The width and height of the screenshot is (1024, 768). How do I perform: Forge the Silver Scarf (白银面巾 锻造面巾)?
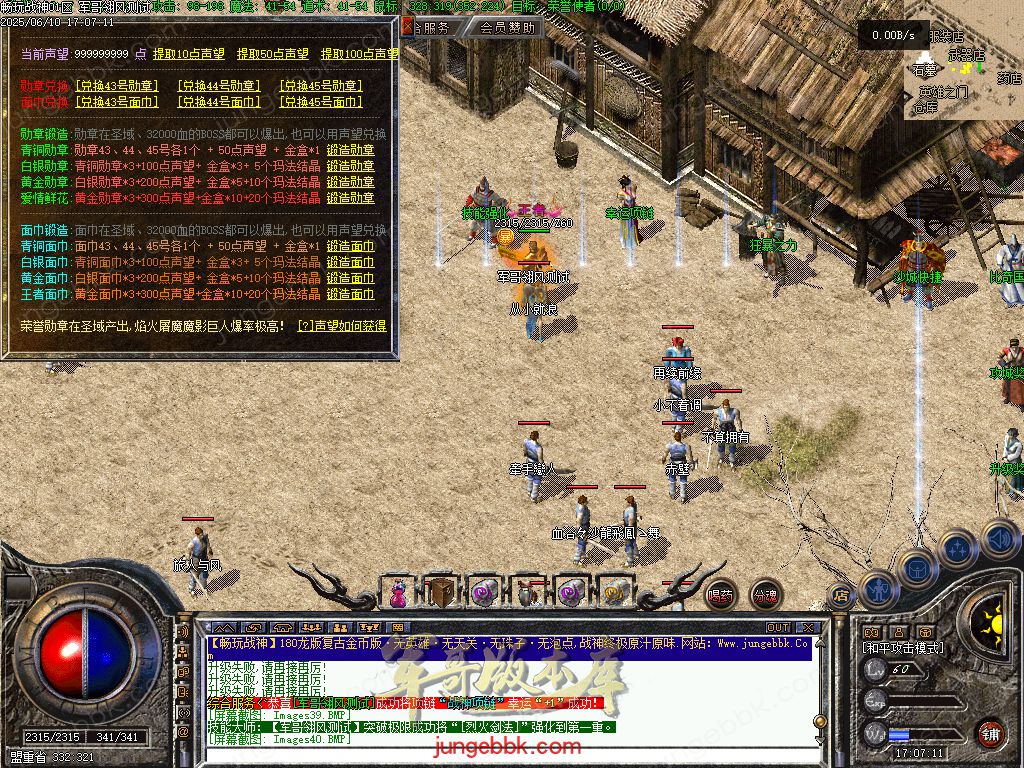pos(350,262)
